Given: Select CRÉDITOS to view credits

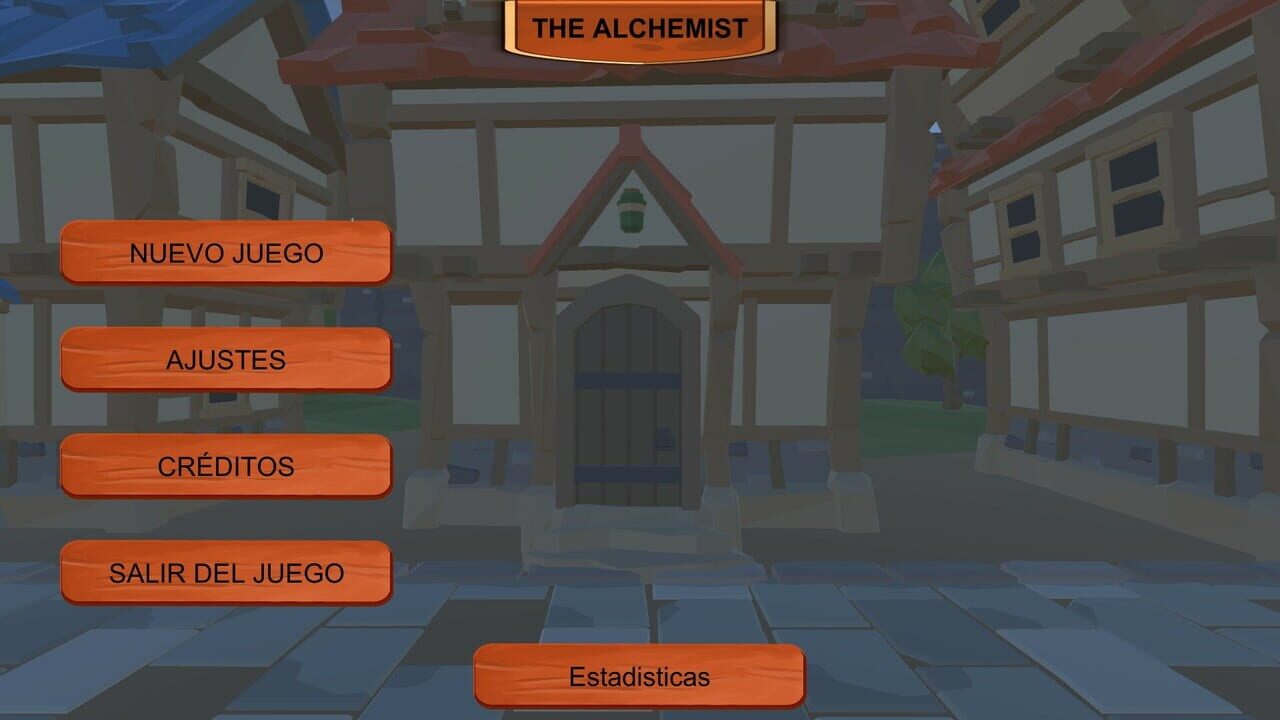Looking at the screenshot, I should (225, 465).
